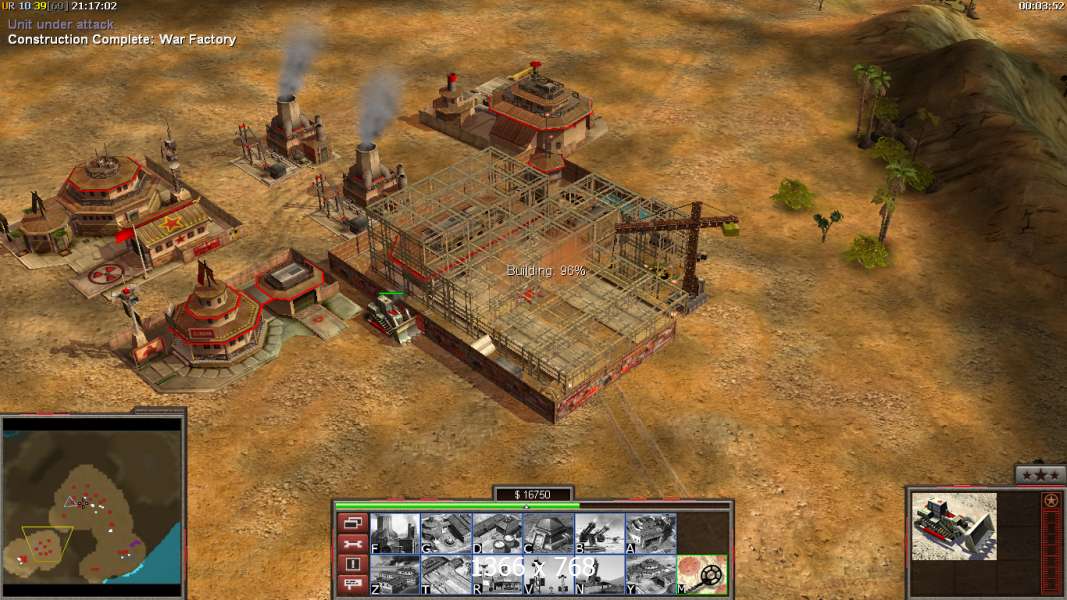Screen dimensions: 1067x600
Task: Choose the command center icon marked Y
Action: coord(650,574)
